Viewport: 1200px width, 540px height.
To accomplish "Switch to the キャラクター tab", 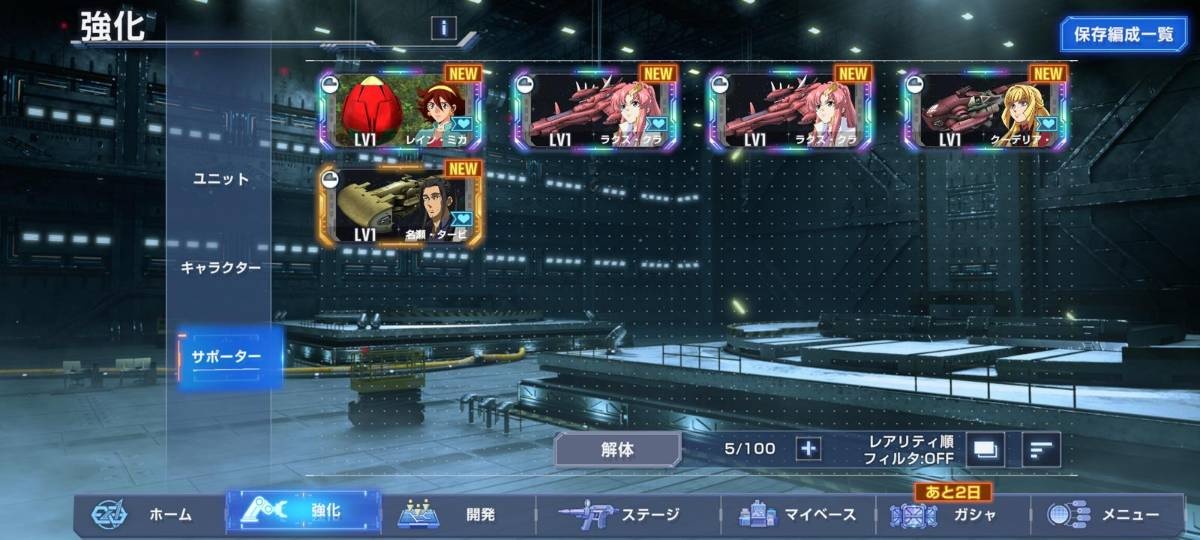I will point(221,268).
